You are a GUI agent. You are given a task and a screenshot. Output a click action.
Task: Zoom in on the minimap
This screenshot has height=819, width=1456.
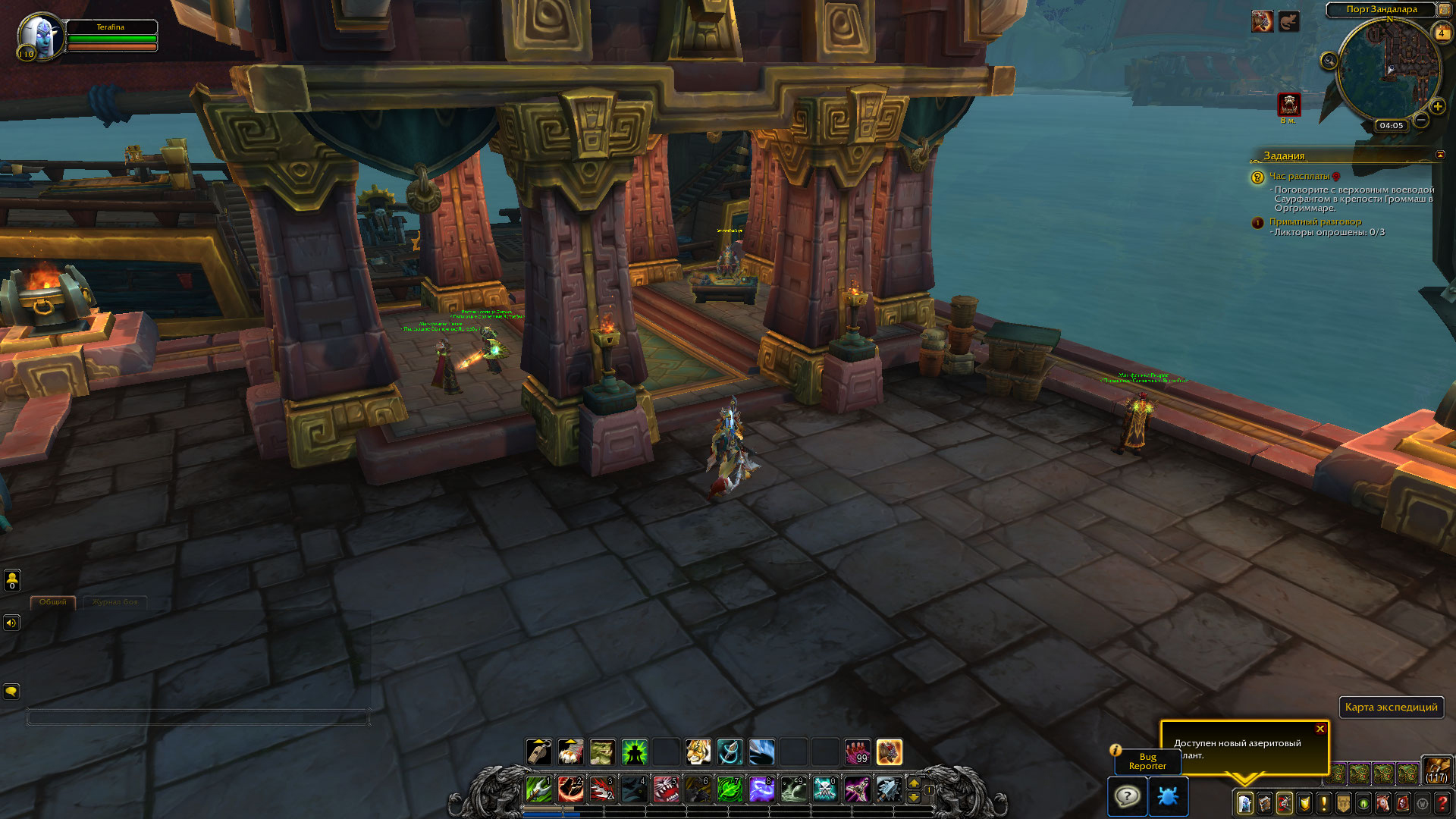tap(1438, 106)
